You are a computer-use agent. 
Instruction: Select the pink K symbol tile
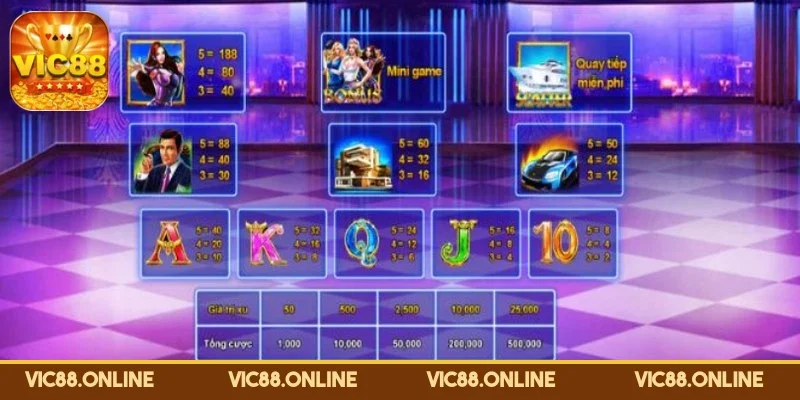(x=280, y=243)
